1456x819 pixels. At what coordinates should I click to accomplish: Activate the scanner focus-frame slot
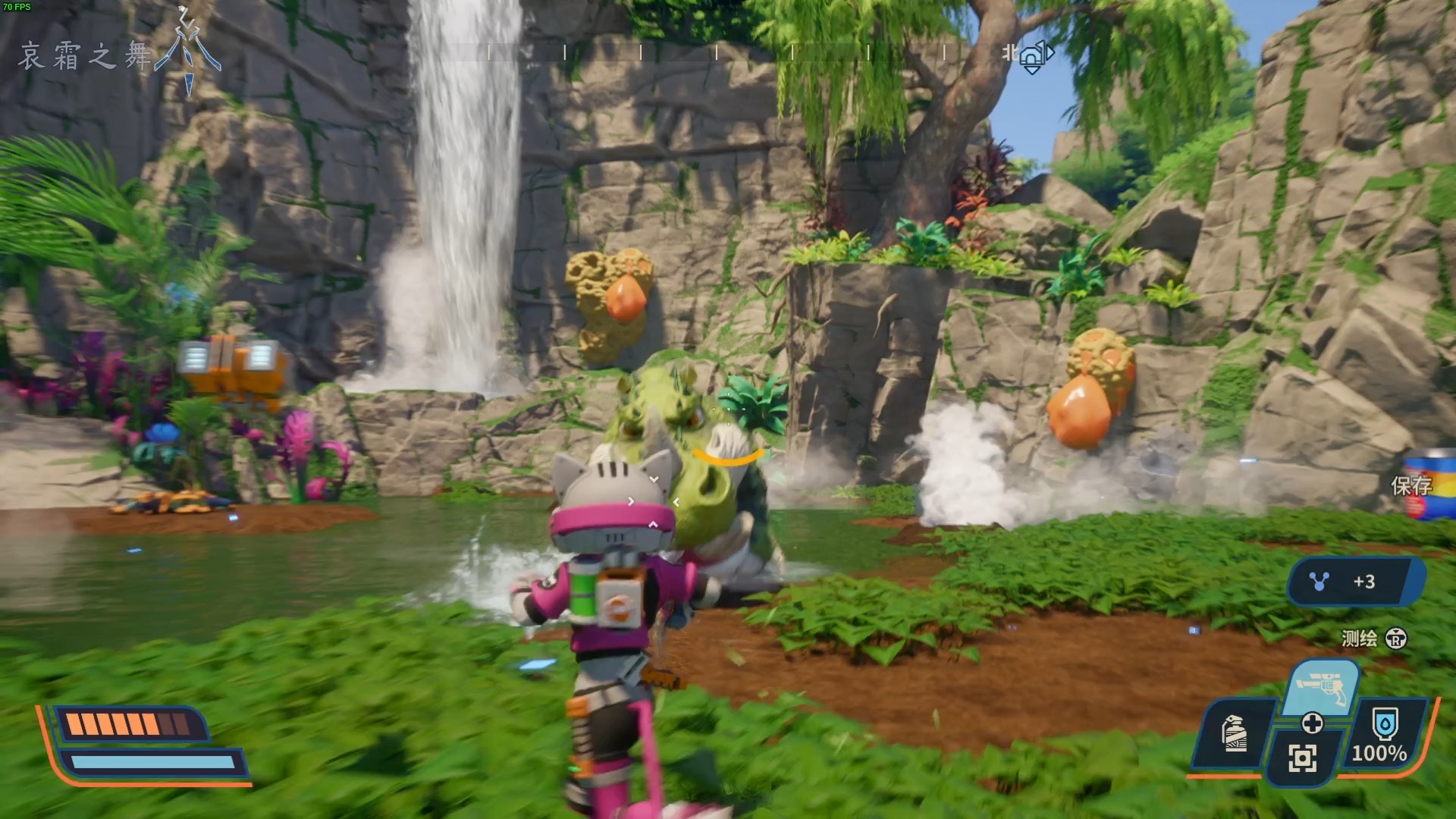click(x=1302, y=758)
